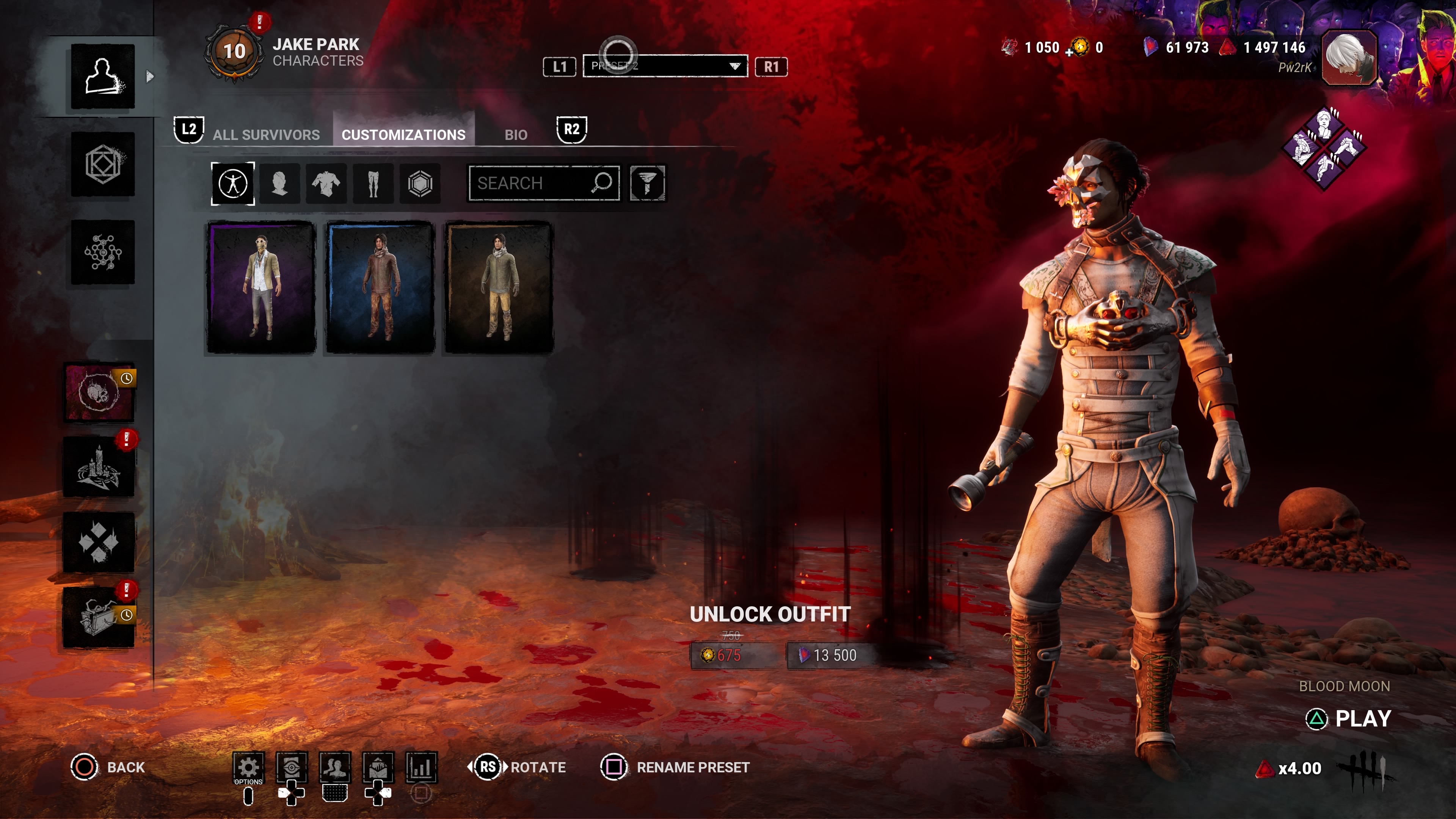The image size is (1456, 819).
Task: Filter cosmetics by head pieces
Action: click(279, 183)
